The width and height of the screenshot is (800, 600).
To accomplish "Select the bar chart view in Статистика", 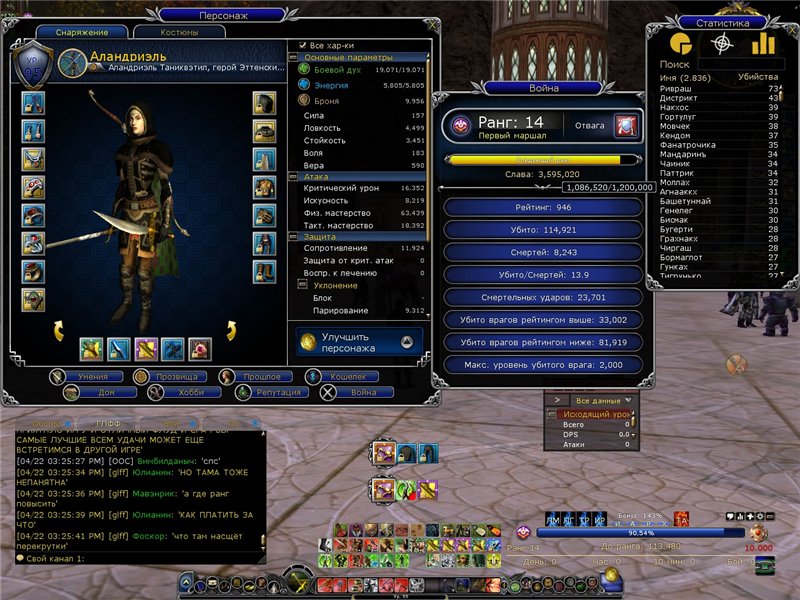I will point(763,43).
